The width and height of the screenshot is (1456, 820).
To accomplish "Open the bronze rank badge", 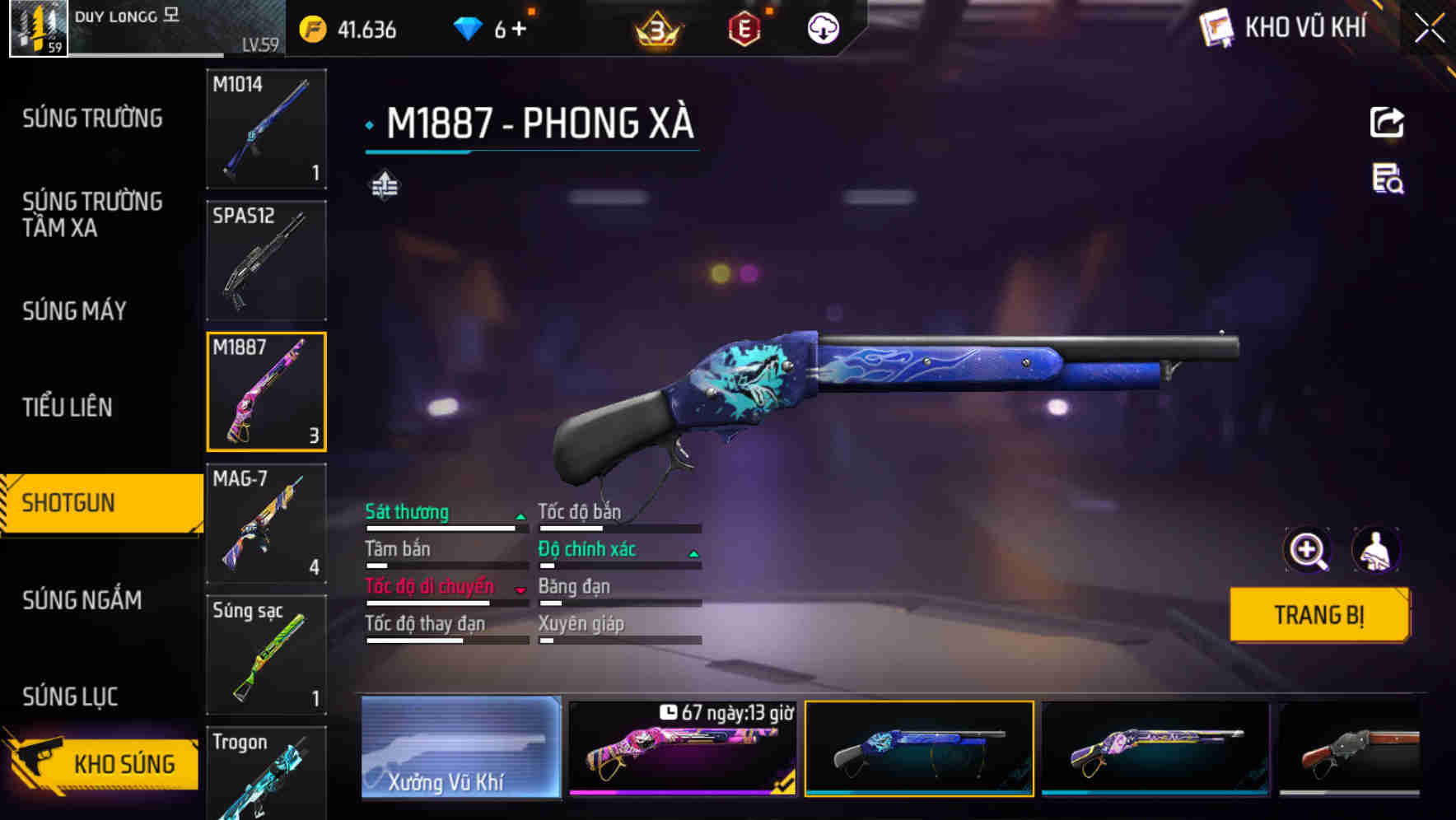I will pyautogui.click(x=655, y=29).
